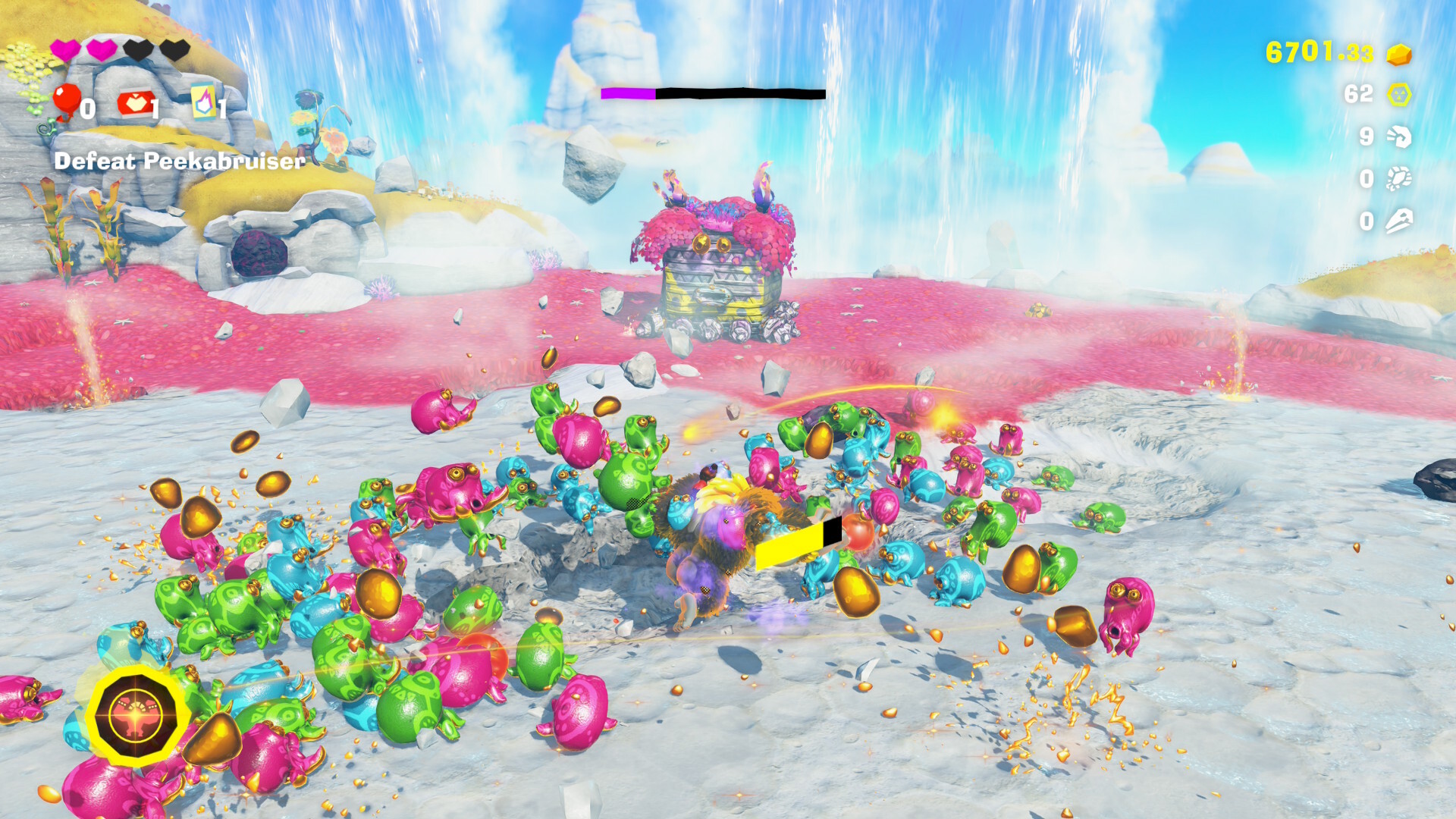This screenshot has height=819, width=1456.
Task: Open the flame card item icon
Action: tap(203, 102)
